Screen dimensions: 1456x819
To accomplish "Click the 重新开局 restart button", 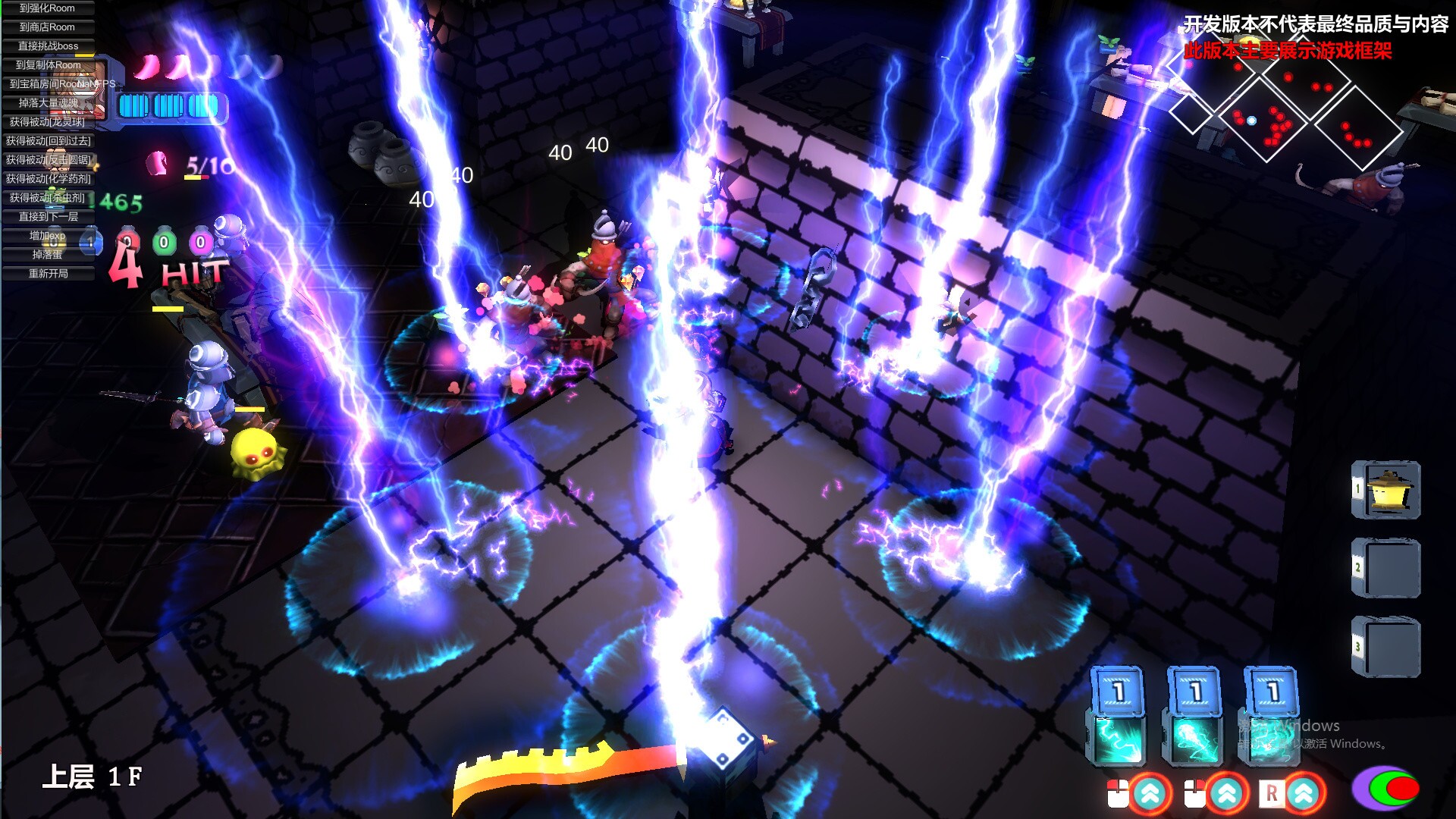I will [x=47, y=275].
